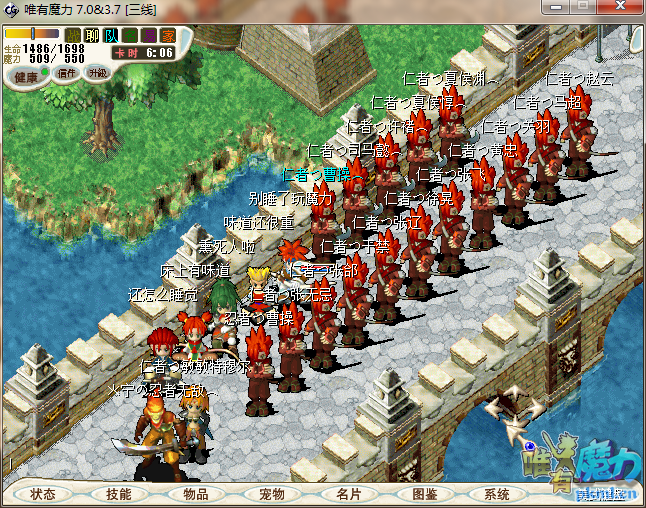
Task: Toggle the 战 battle mode button
Action: [73, 35]
